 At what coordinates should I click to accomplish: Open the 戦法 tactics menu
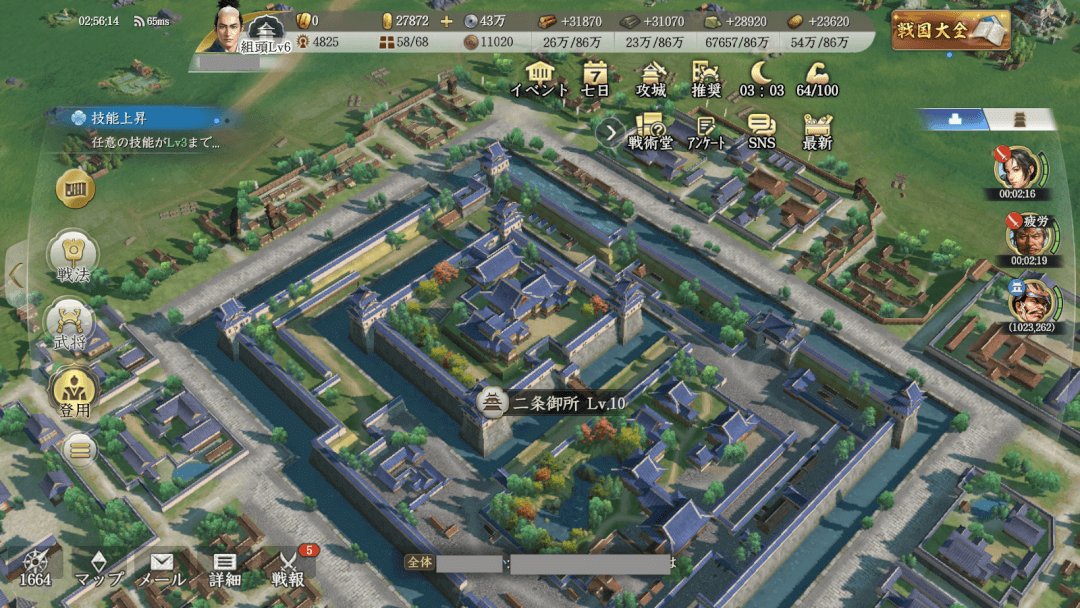pyautogui.click(x=74, y=257)
